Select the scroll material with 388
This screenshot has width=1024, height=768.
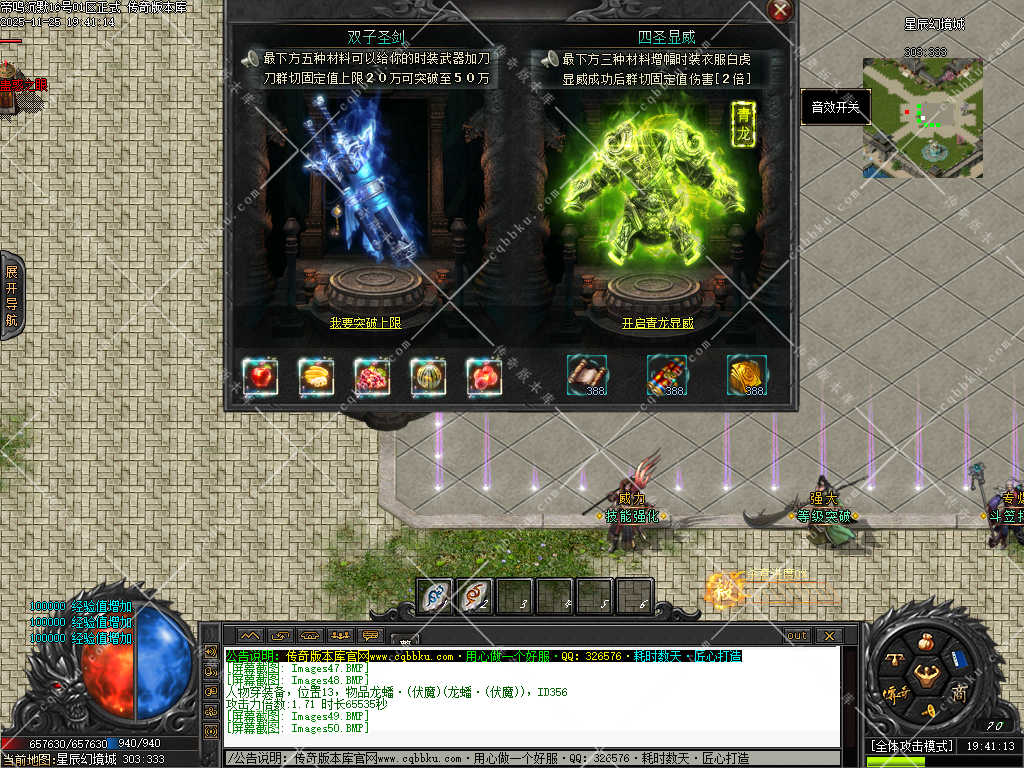coord(587,375)
